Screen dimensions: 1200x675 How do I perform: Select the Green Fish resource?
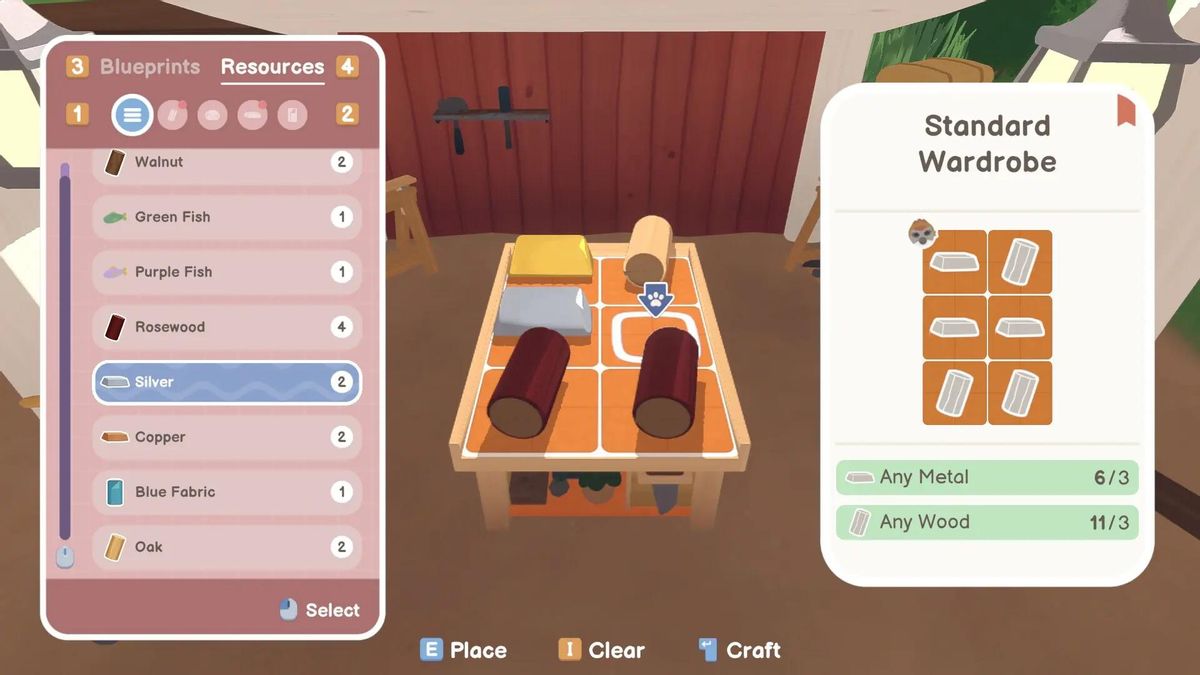pyautogui.click(x=227, y=217)
